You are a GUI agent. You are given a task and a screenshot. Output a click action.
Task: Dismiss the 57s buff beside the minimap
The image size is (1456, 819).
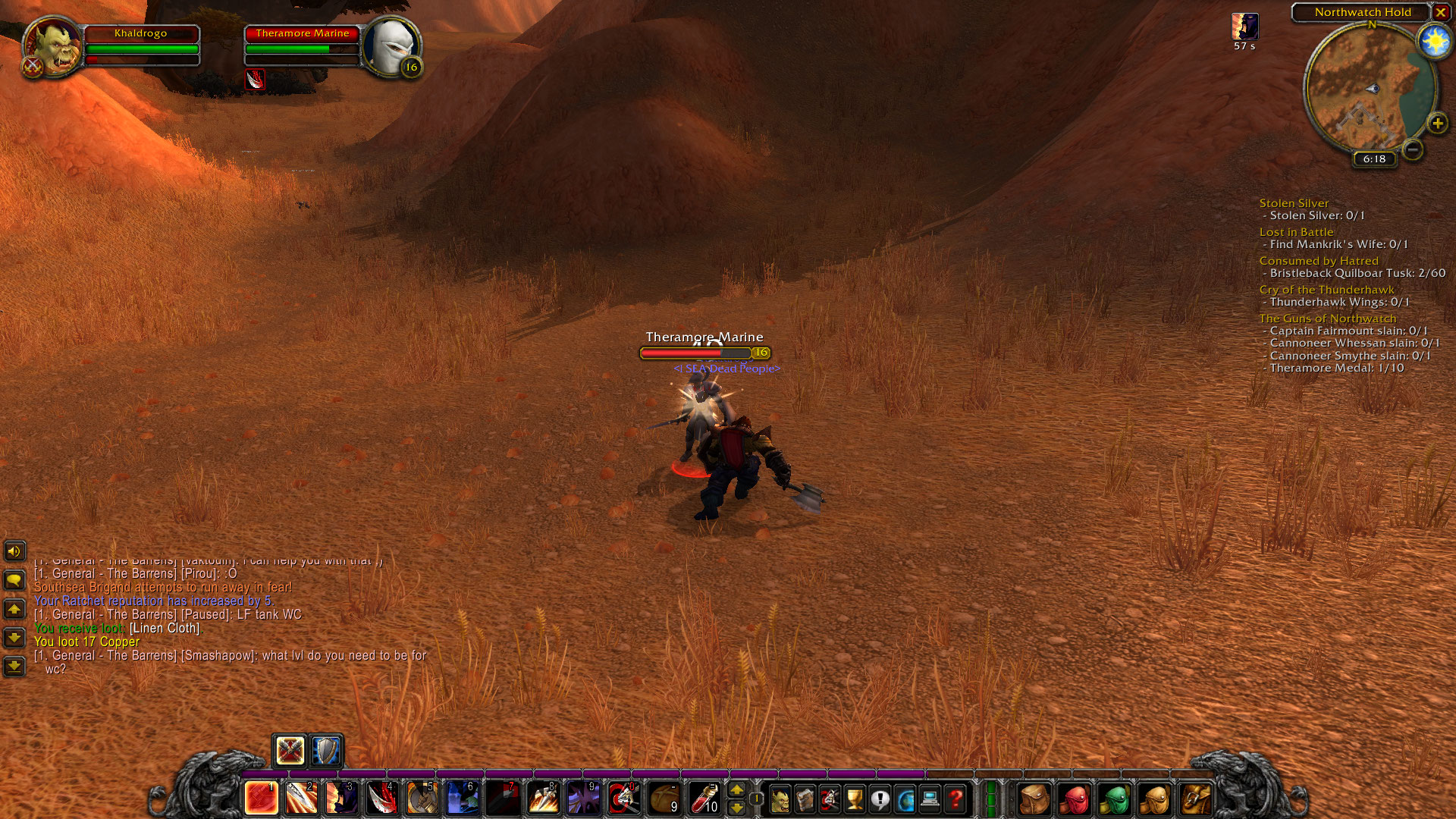click(1244, 27)
